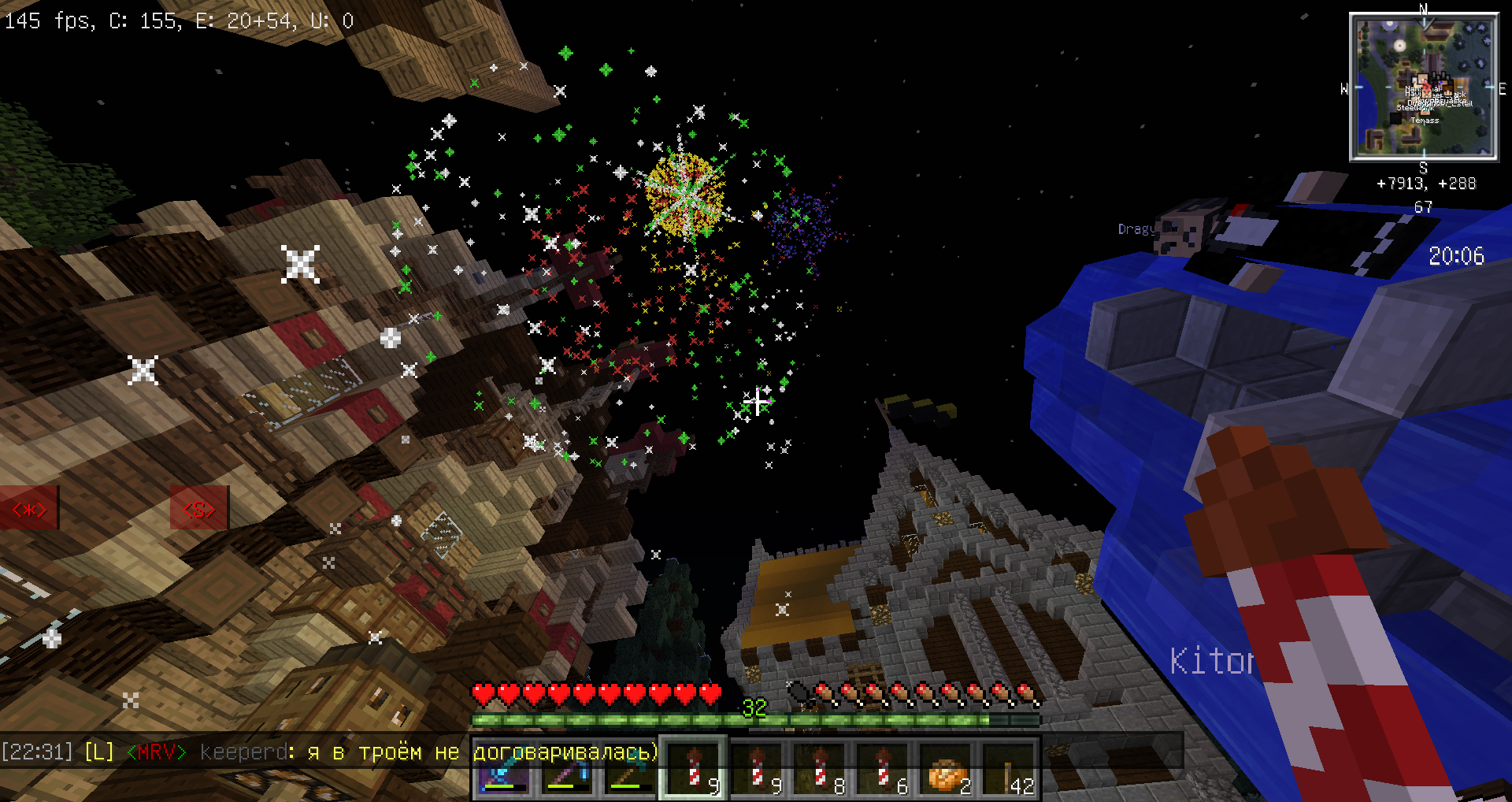Viewport: 1512px width, 802px height.
Task: Select the diamond axe hotbar slot
Action: pyautogui.click(x=630, y=770)
